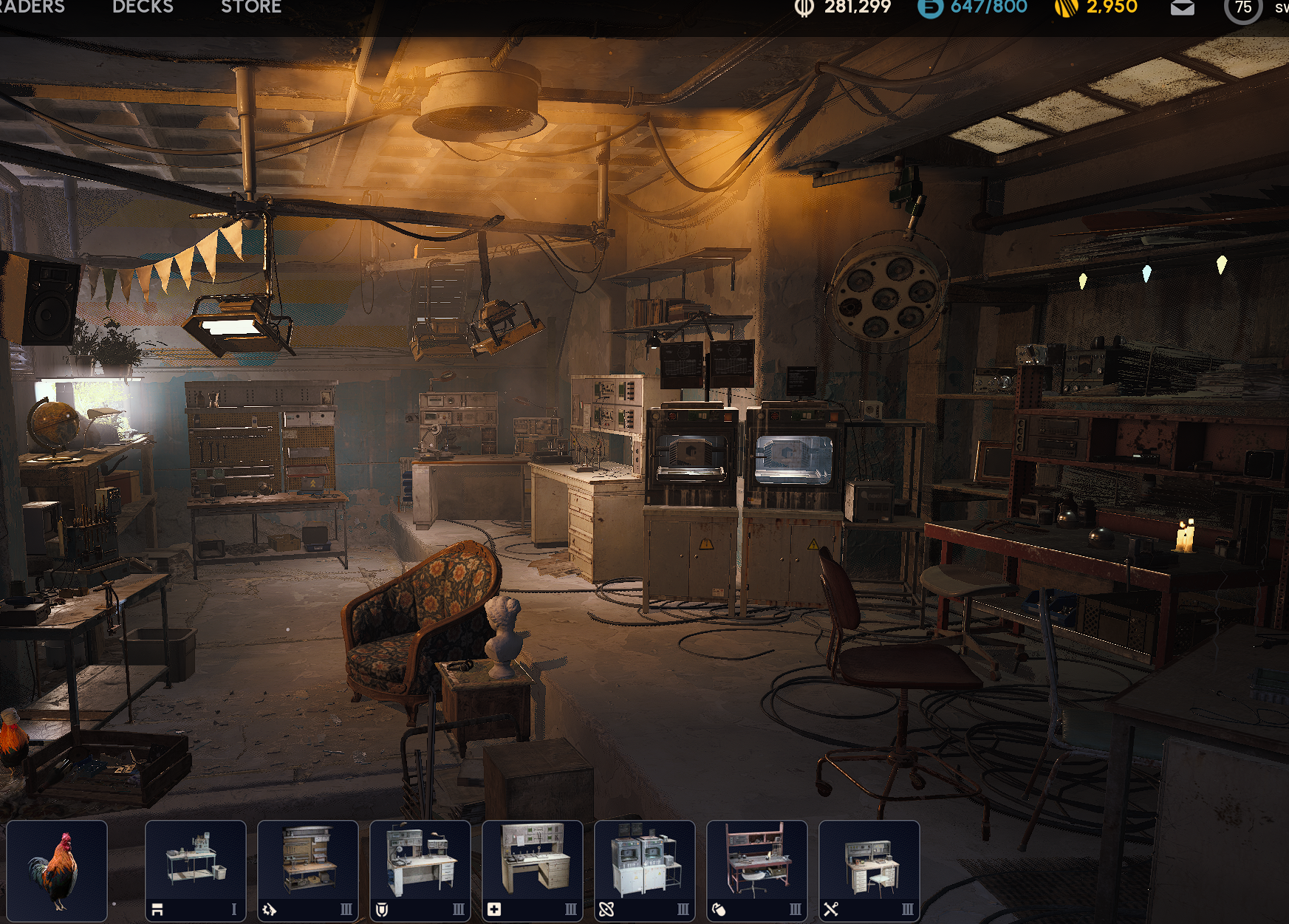Select the crossed-tools station tile
This screenshot has width=1289, height=924.
(x=869, y=870)
